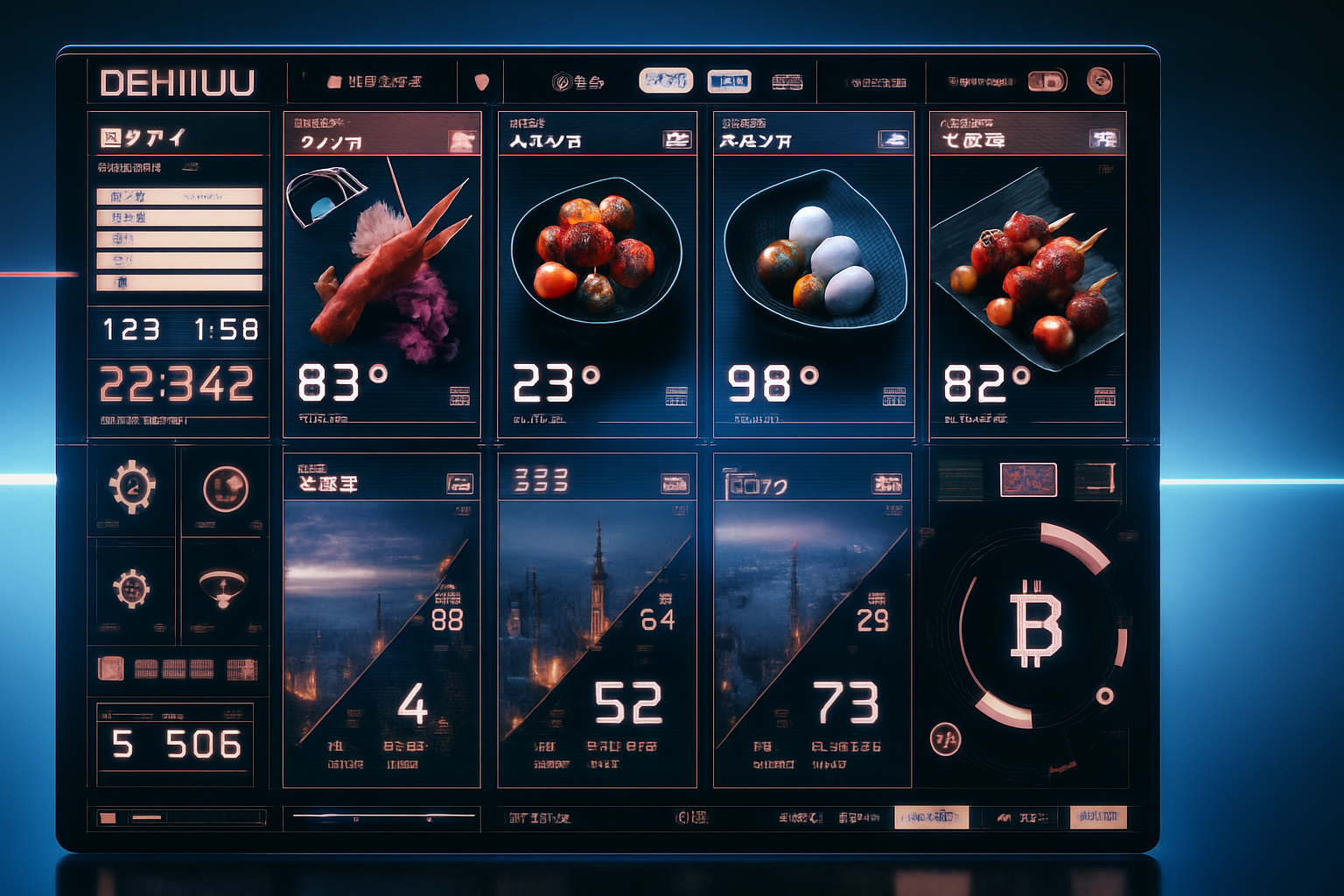Open the round profile icon in the top-right corner
Viewport: 1344px width, 896px height.
pos(1099,81)
